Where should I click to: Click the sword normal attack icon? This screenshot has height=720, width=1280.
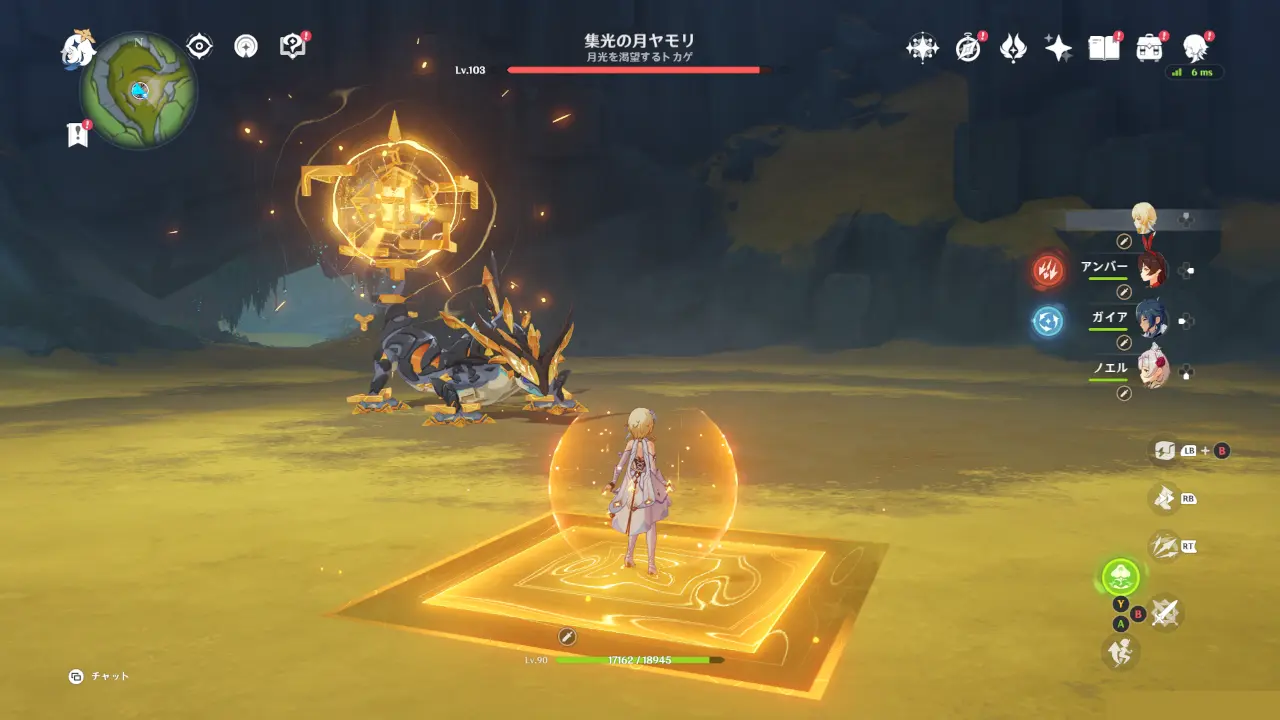[x=1165, y=613]
